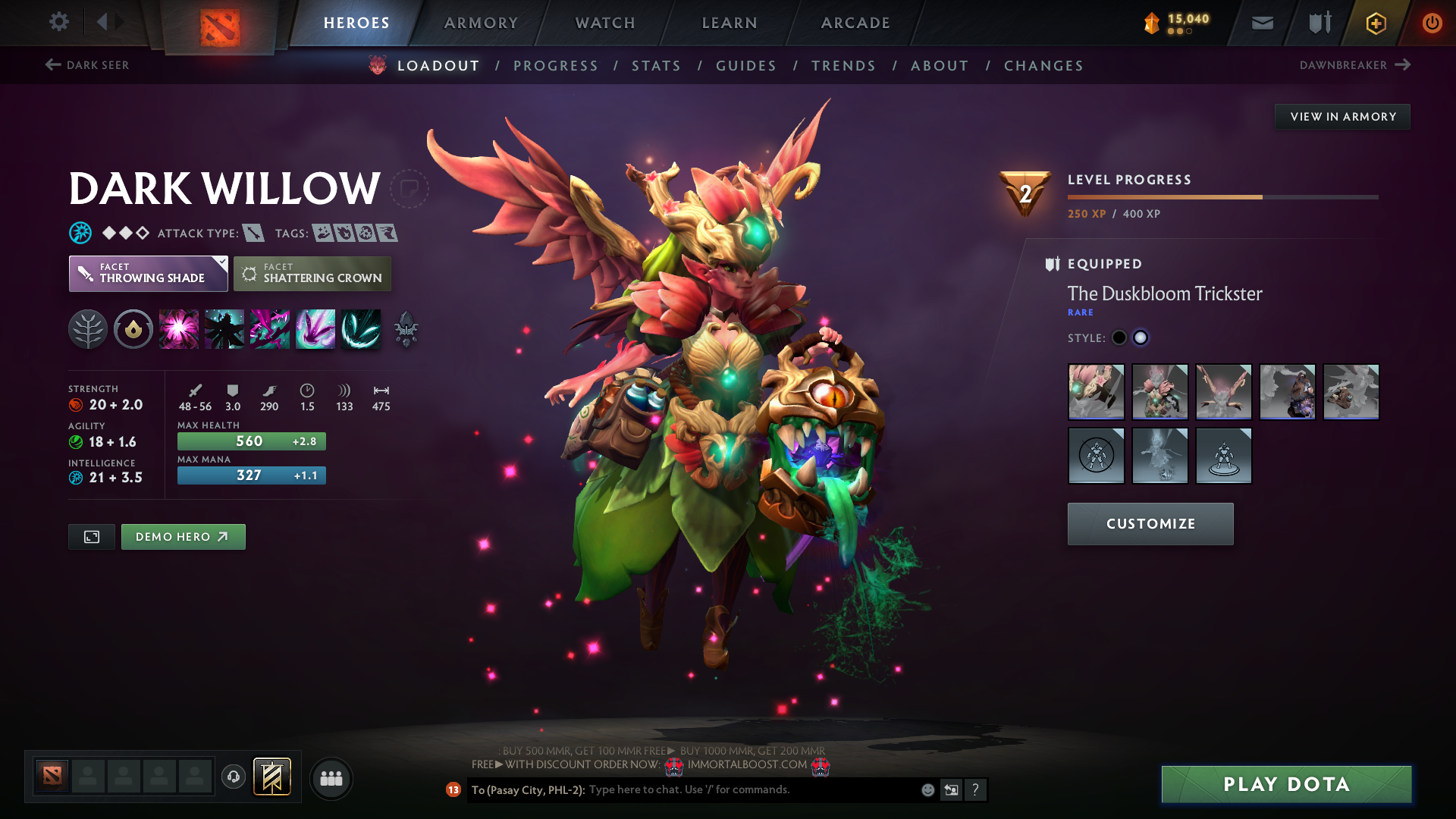Open Dark Willow's innate ability icon
The width and height of the screenshot is (1456, 819).
(x=88, y=328)
